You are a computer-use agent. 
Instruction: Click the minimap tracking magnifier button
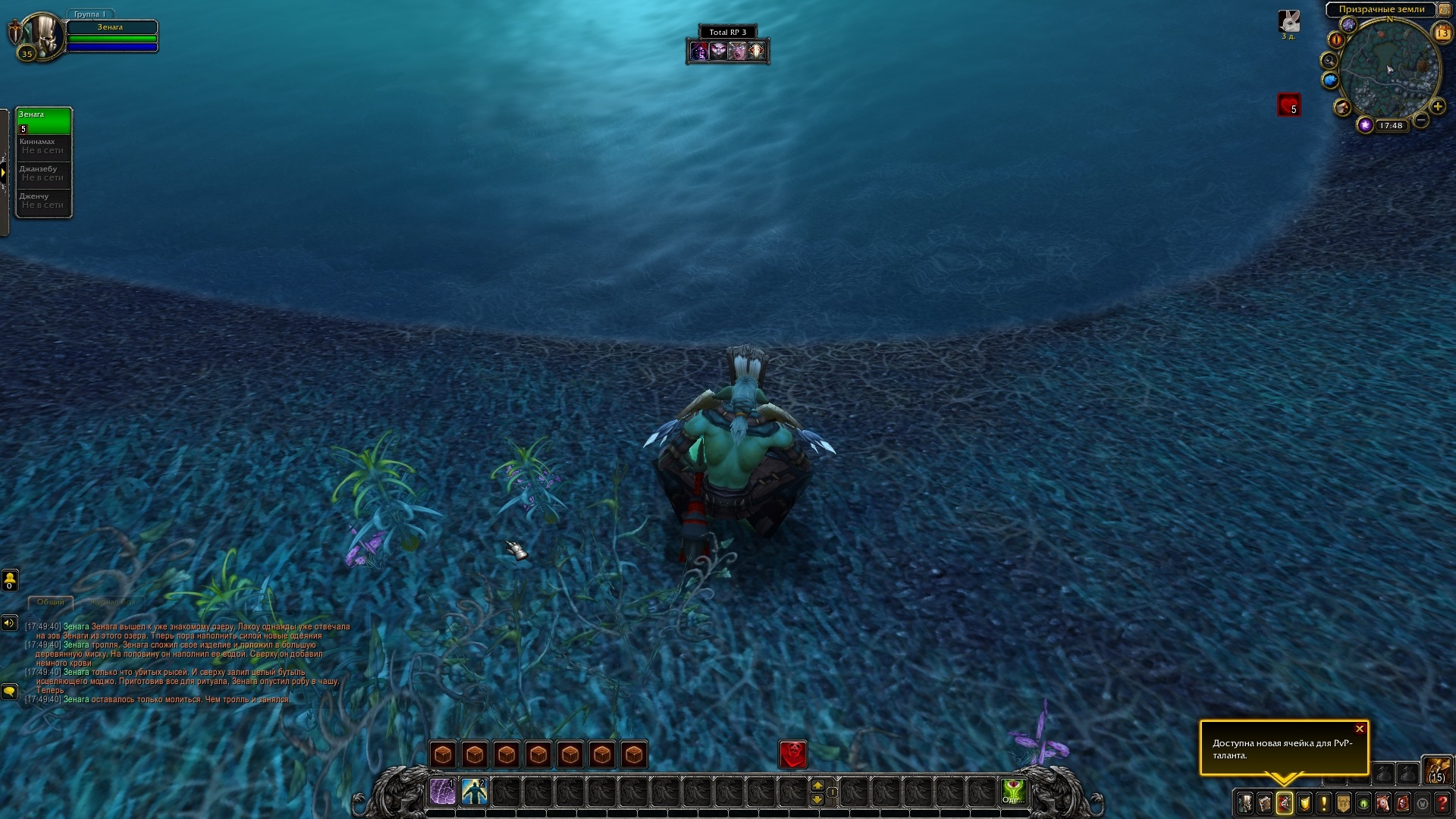pos(1329,60)
